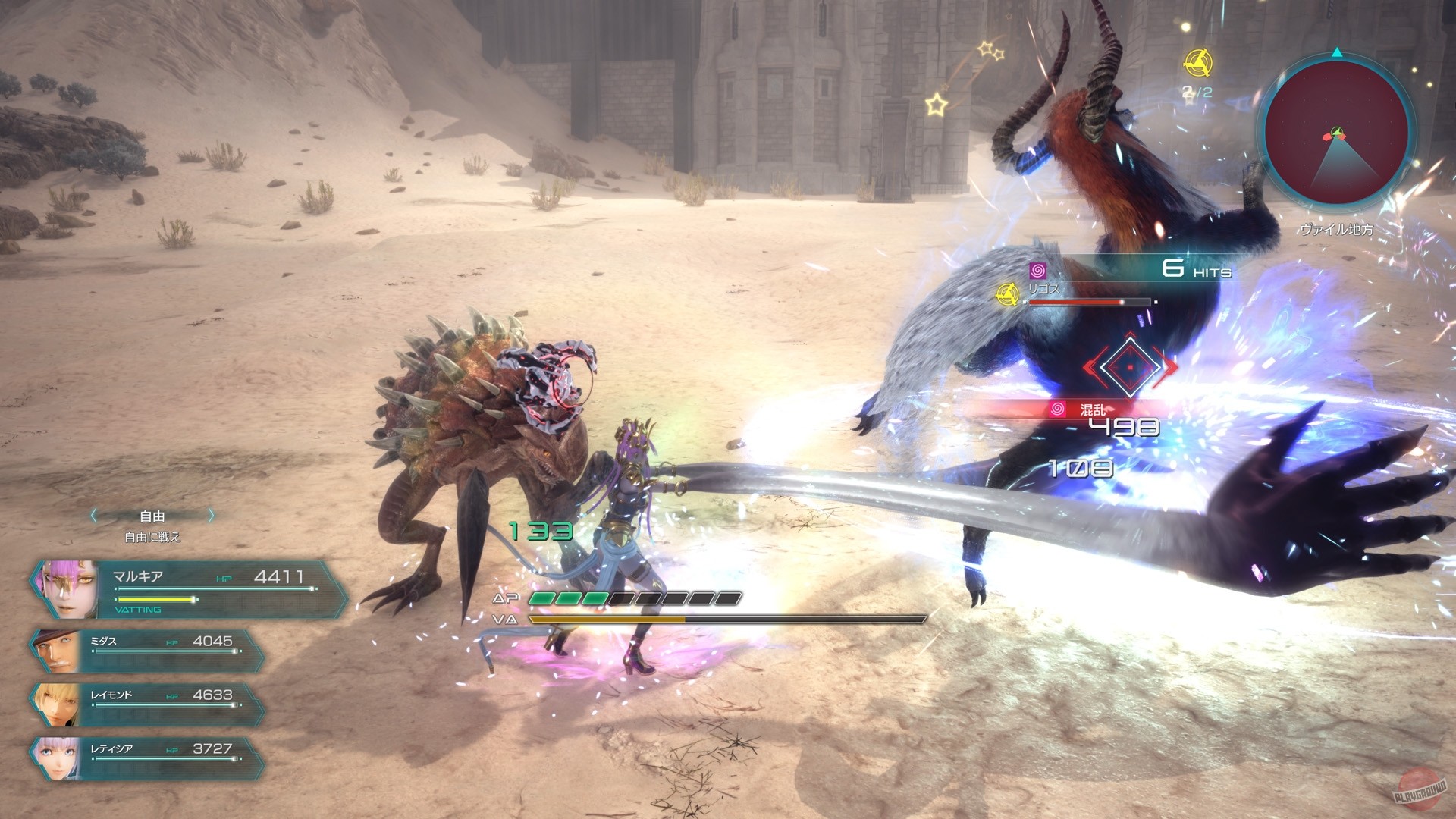Click the yellow VA gauge bar
Viewport: 1456px width, 819px height.
click(607, 619)
